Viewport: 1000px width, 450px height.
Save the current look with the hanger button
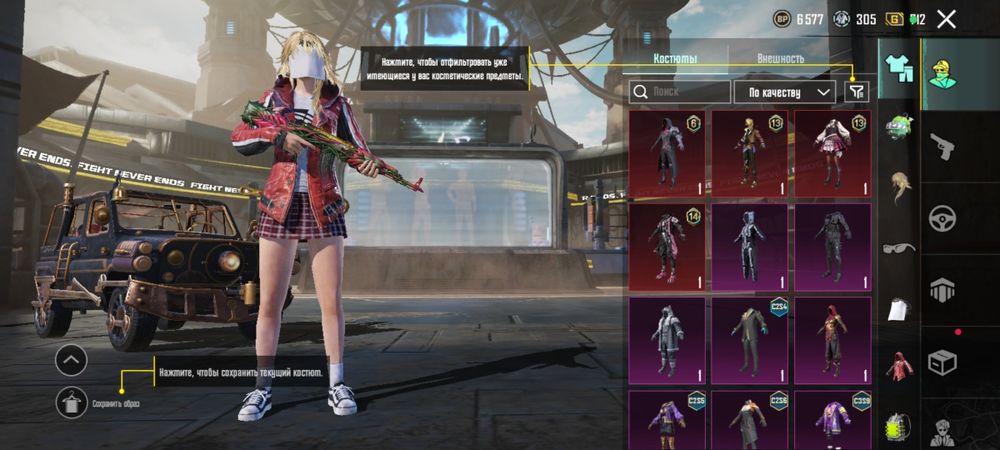coord(71,402)
